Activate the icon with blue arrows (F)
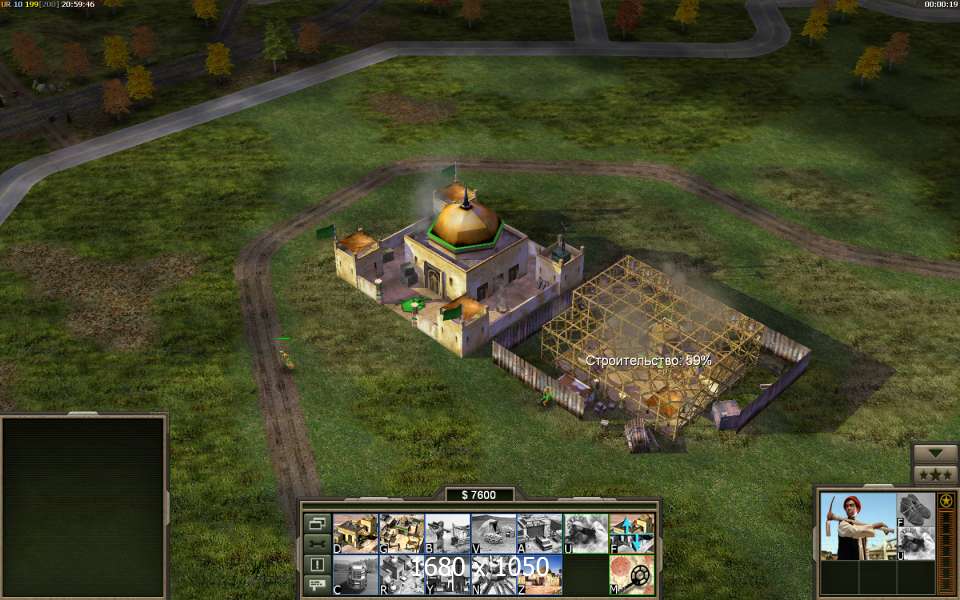960x600 pixels. click(632, 533)
